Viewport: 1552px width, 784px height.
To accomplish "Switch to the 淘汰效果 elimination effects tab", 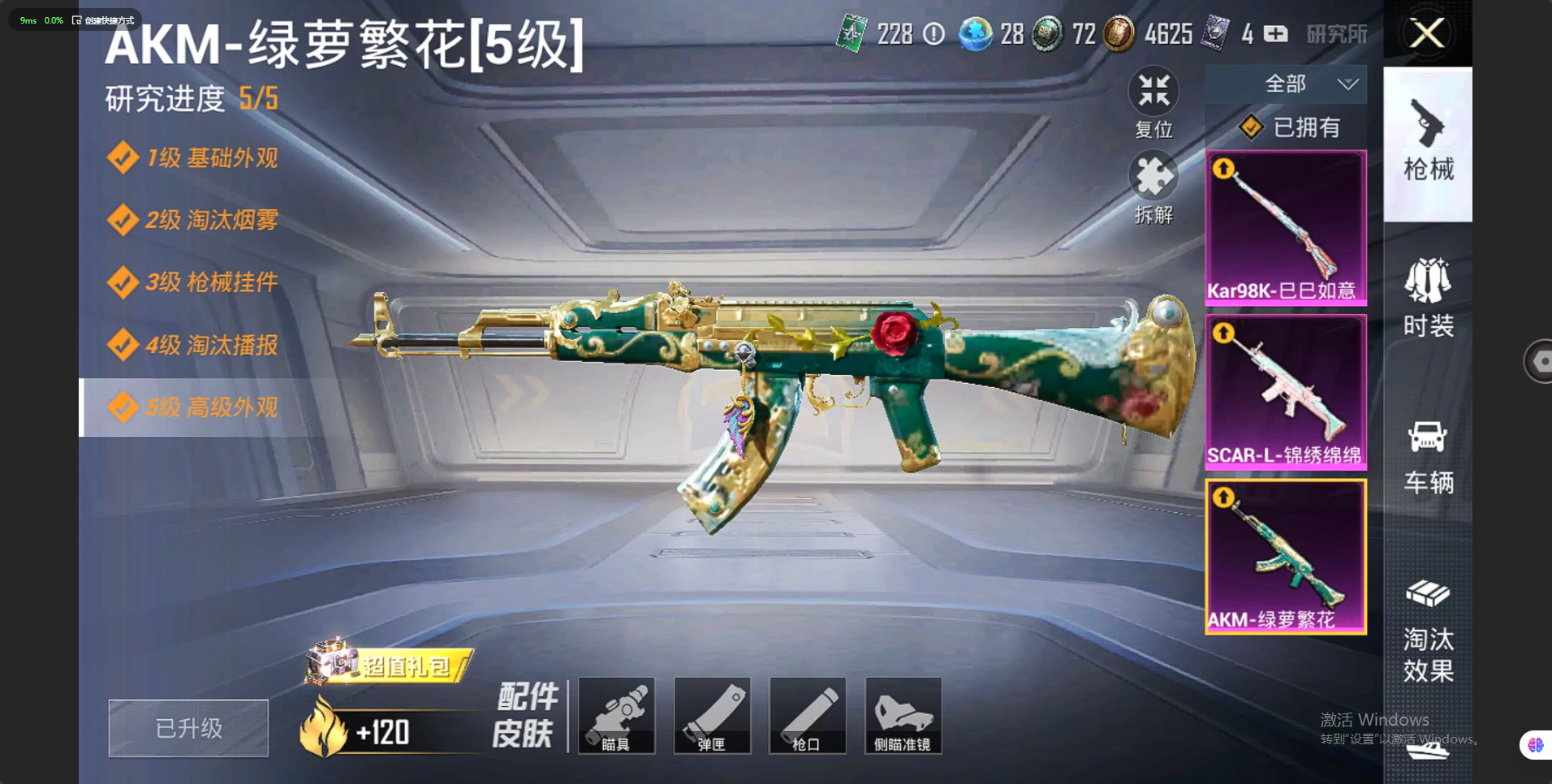I will click(x=1428, y=631).
